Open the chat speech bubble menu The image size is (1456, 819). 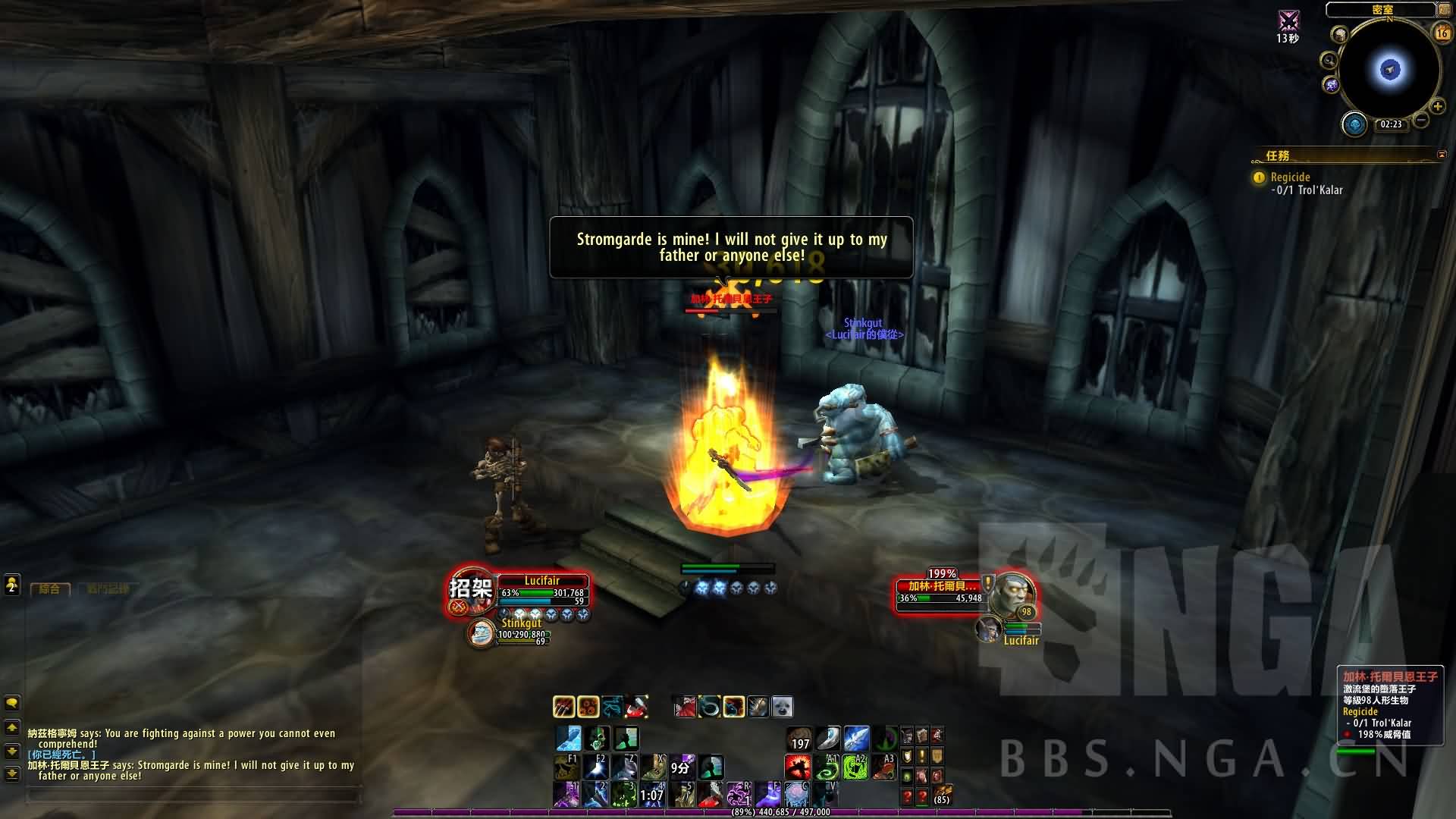[x=12, y=702]
